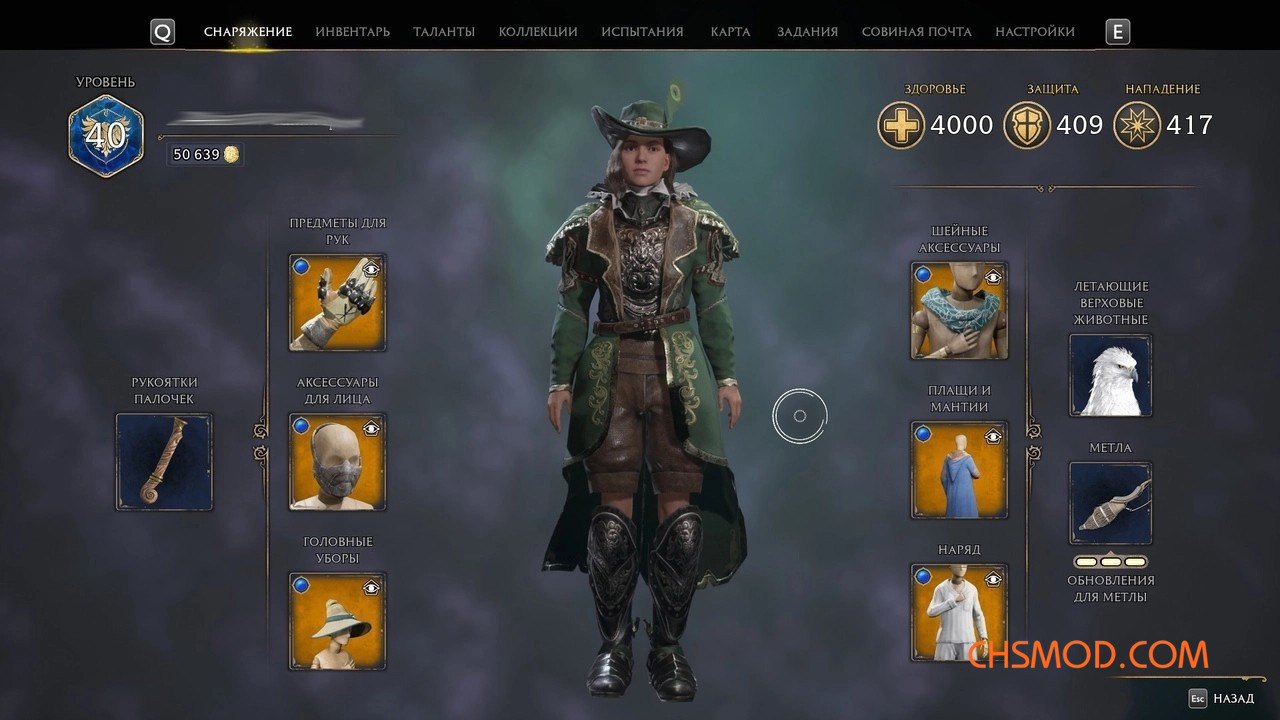Select the Испытания tab
The height and width of the screenshot is (720, 1280).
coord(642,32)
